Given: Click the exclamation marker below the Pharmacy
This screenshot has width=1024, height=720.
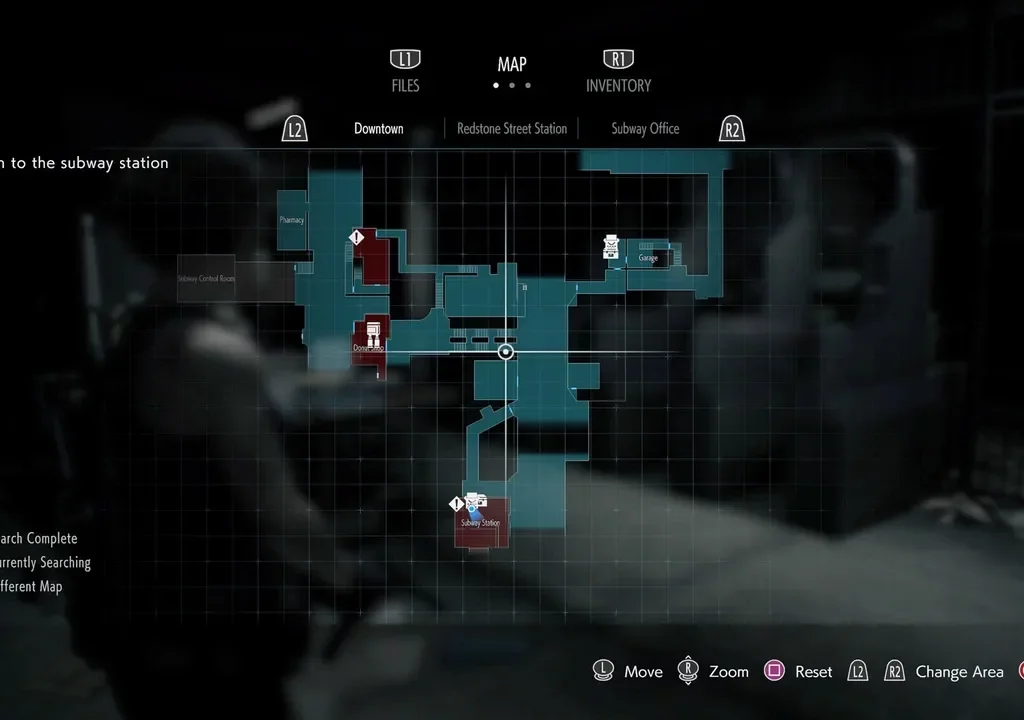Looking at the screenshot, I should click(x=357, y=238).
